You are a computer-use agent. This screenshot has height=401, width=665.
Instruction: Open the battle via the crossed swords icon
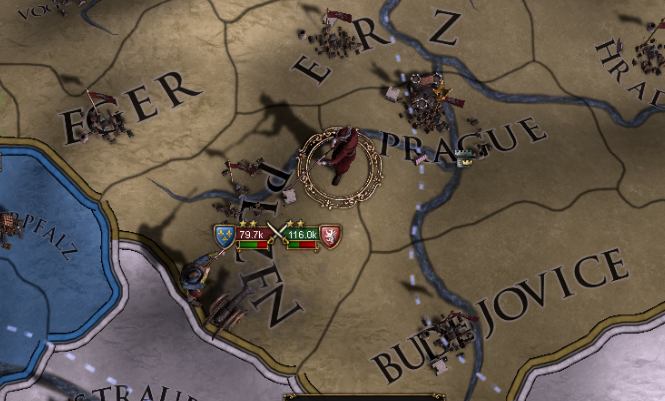(x=276, y=236)
